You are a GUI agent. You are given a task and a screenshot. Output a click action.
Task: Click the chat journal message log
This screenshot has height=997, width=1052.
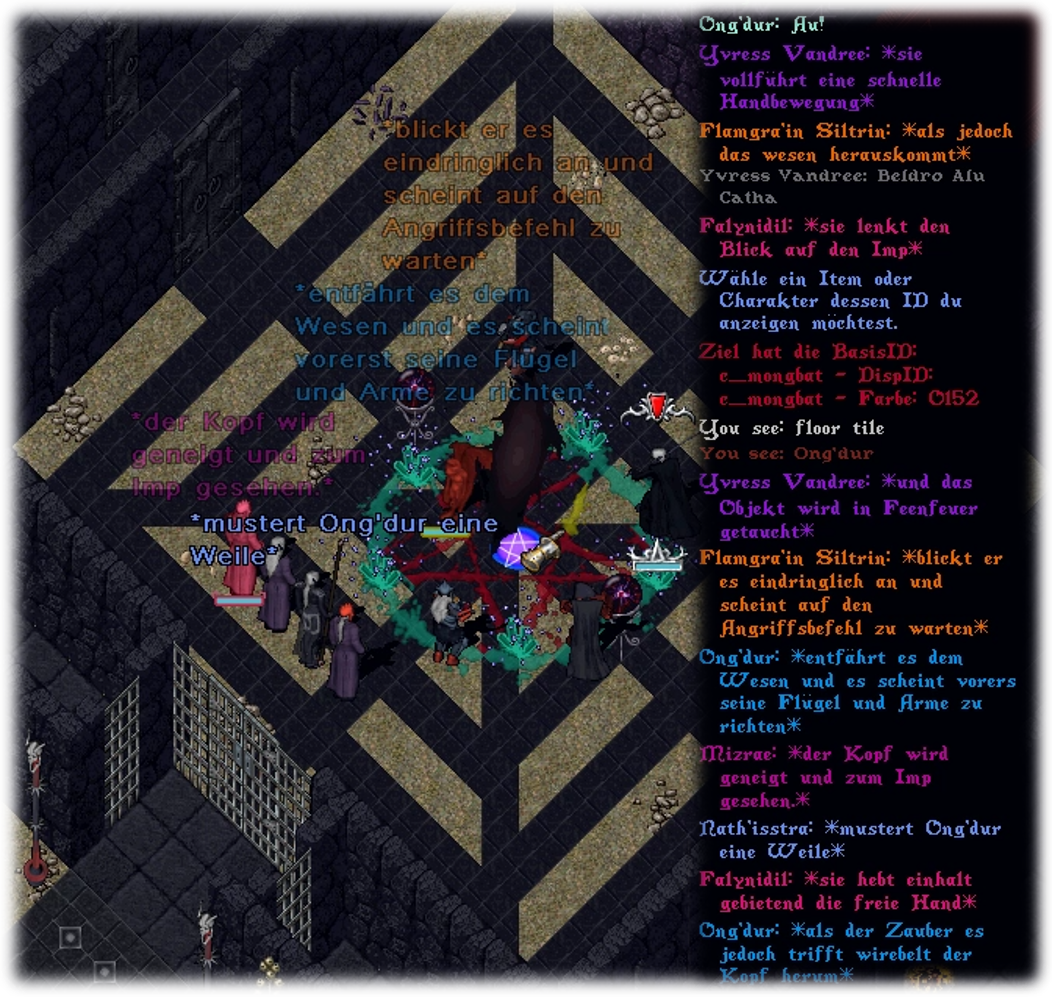coord(860,500)
